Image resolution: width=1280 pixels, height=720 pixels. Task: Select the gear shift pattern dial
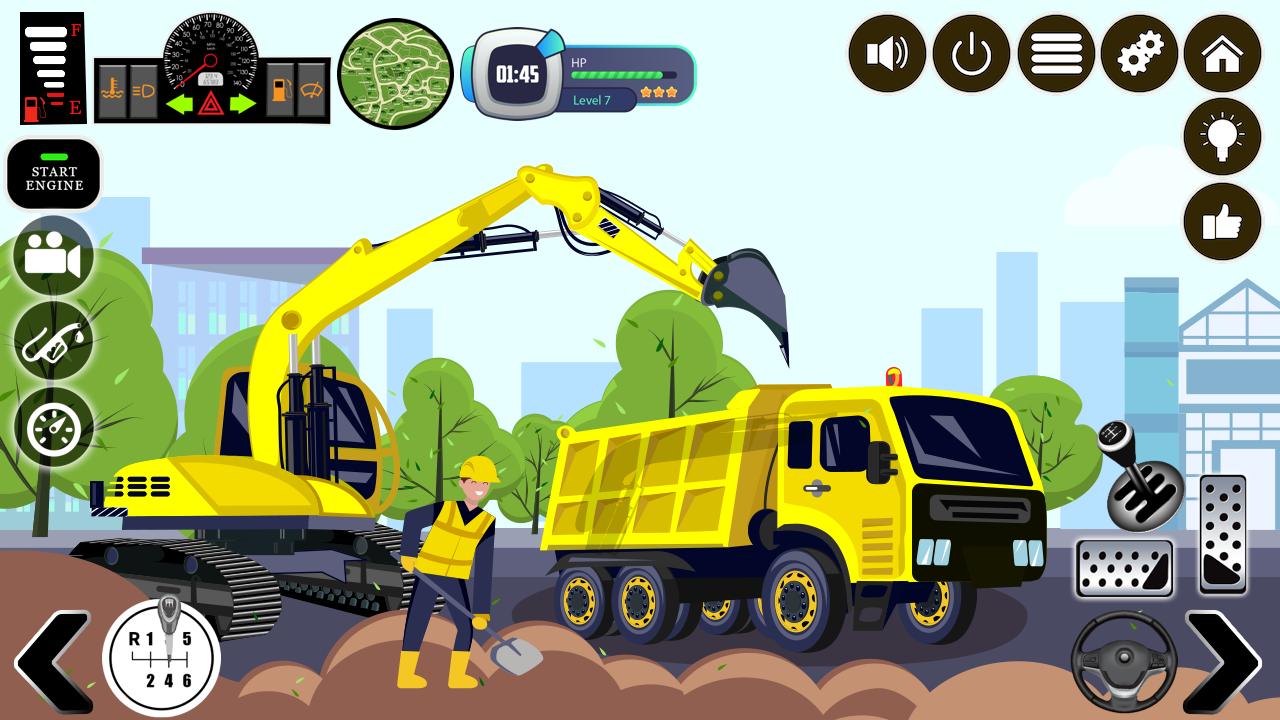pyautogui.click(x=162, y=659)
